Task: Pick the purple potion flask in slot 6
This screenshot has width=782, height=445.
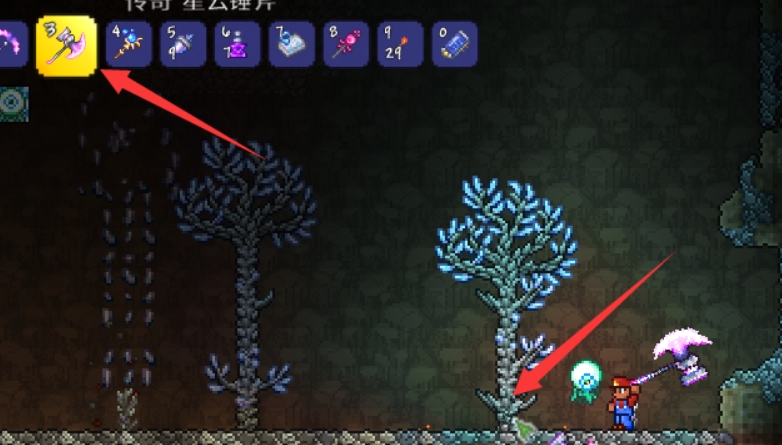Action: (x=237, y=45)
